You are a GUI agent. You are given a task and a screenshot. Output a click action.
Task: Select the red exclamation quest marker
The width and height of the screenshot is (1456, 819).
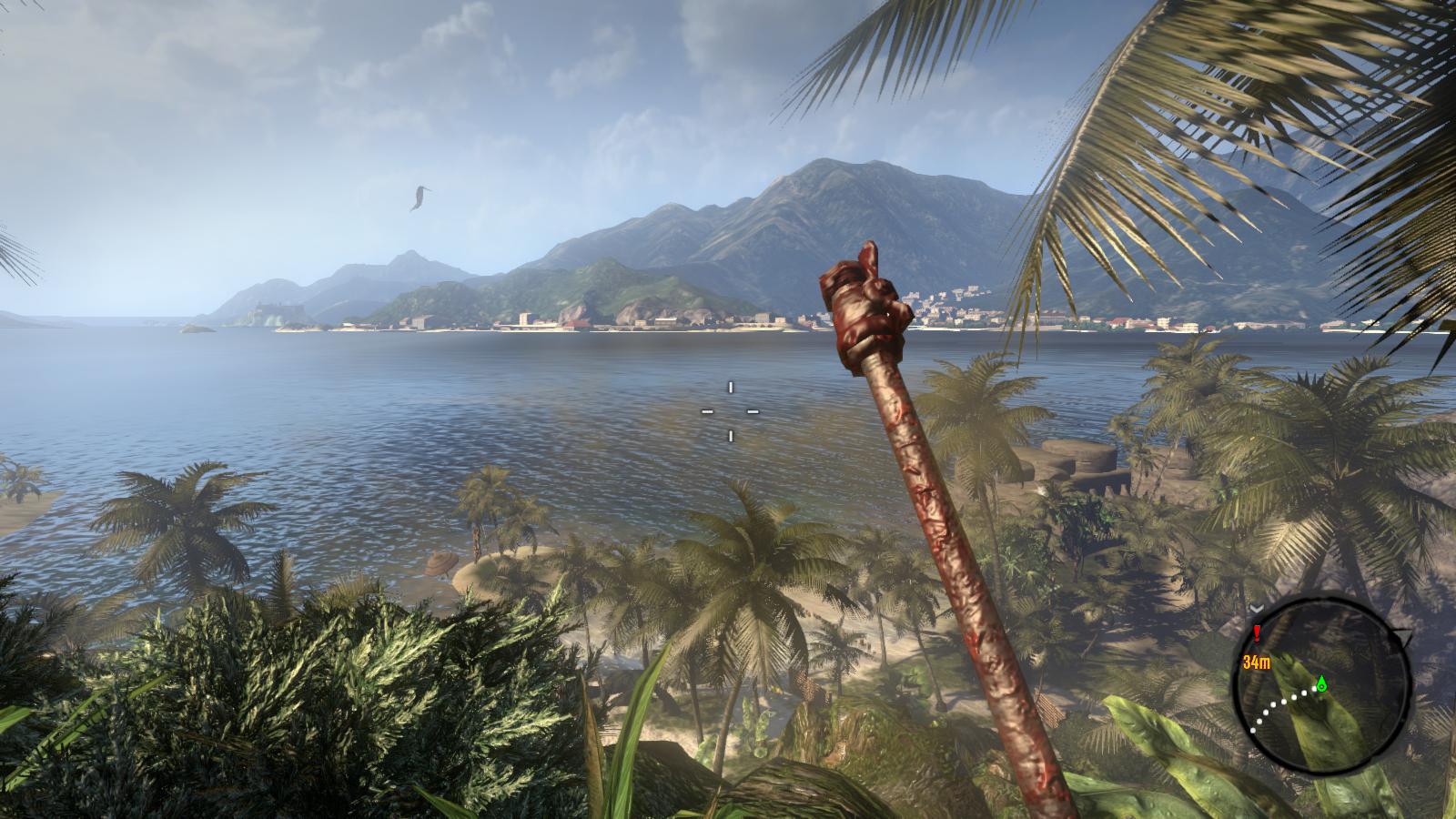click(x=1257, y=632)
